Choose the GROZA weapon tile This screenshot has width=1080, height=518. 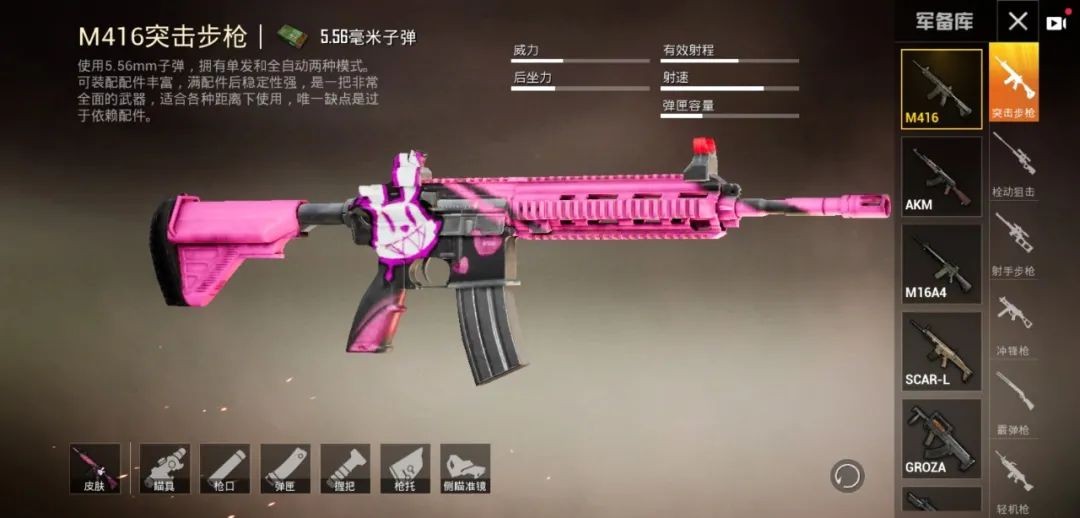[x=941, y=437]
